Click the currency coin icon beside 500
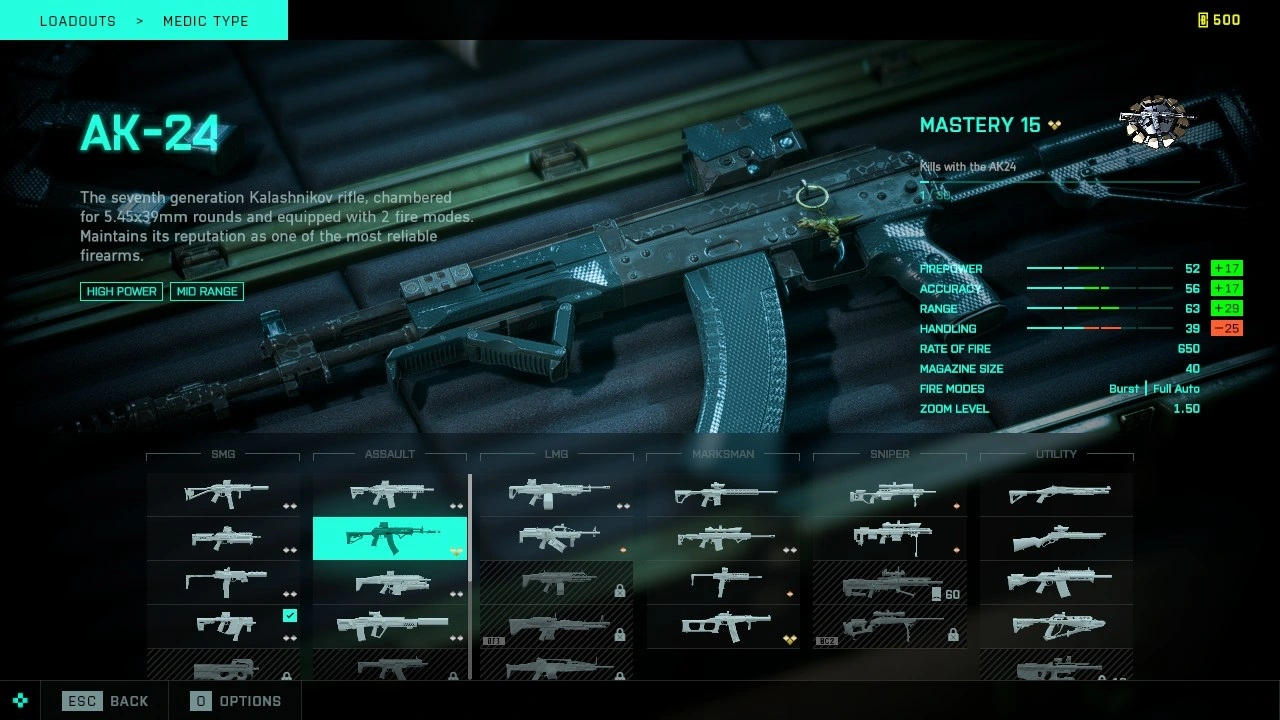 coord(1201,19)
